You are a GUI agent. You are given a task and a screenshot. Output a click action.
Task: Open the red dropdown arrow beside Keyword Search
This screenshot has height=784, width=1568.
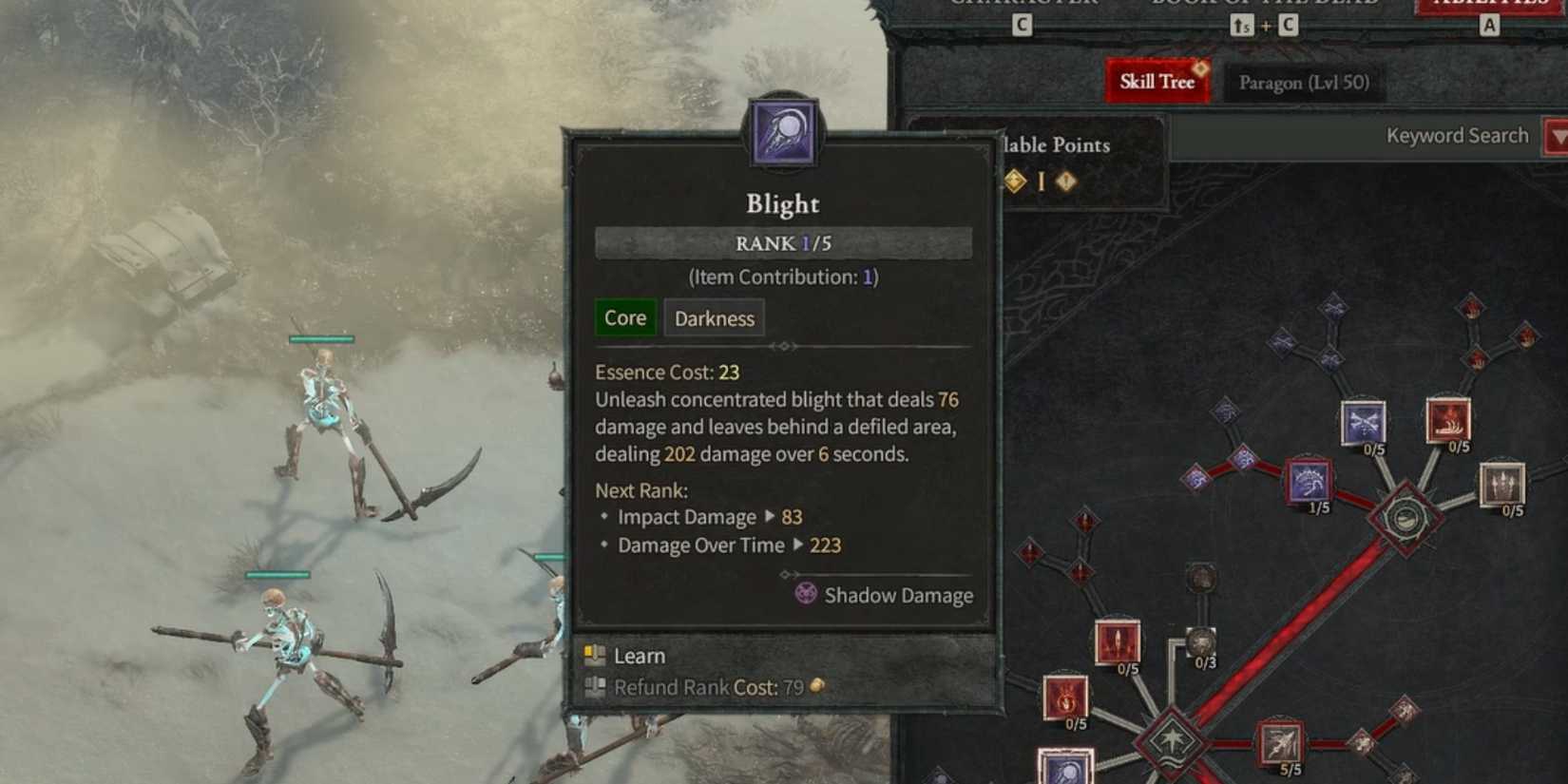pos(1557,137)
